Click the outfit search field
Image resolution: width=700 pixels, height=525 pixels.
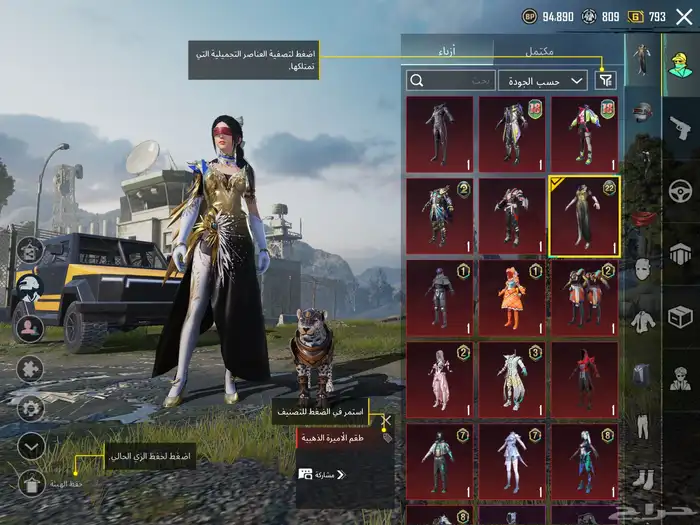[x=451, y=80]
